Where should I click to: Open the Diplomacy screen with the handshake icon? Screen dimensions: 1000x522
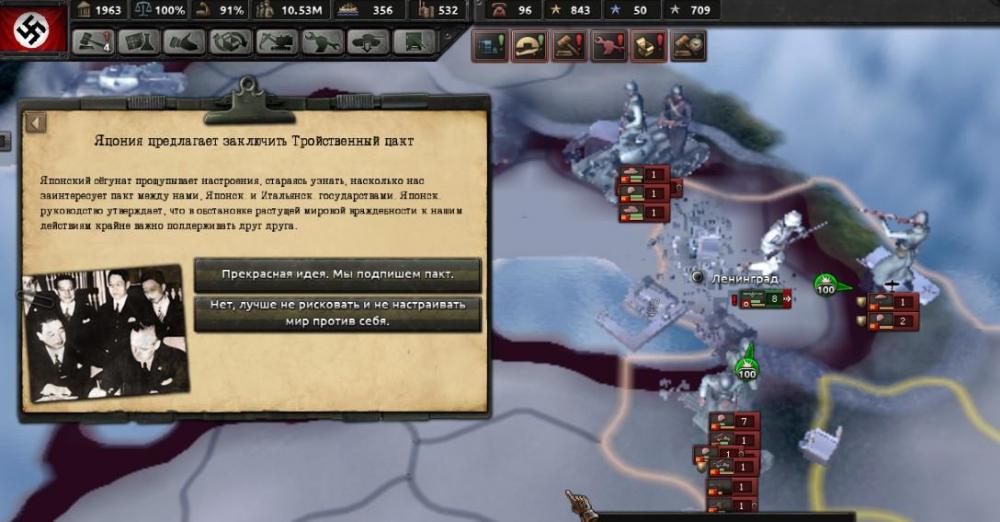[184, 42]
